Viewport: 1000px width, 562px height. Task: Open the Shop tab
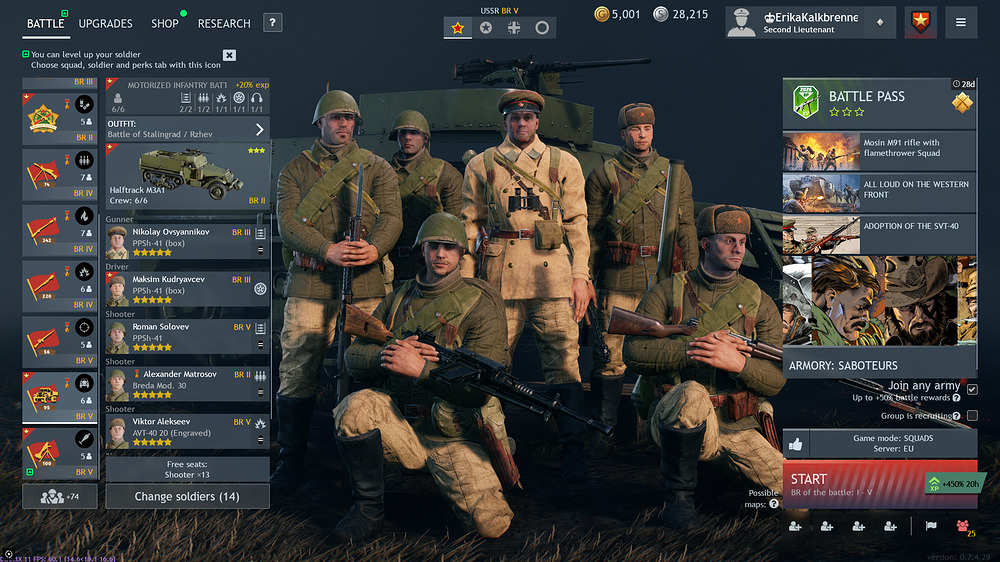point(165,23)
